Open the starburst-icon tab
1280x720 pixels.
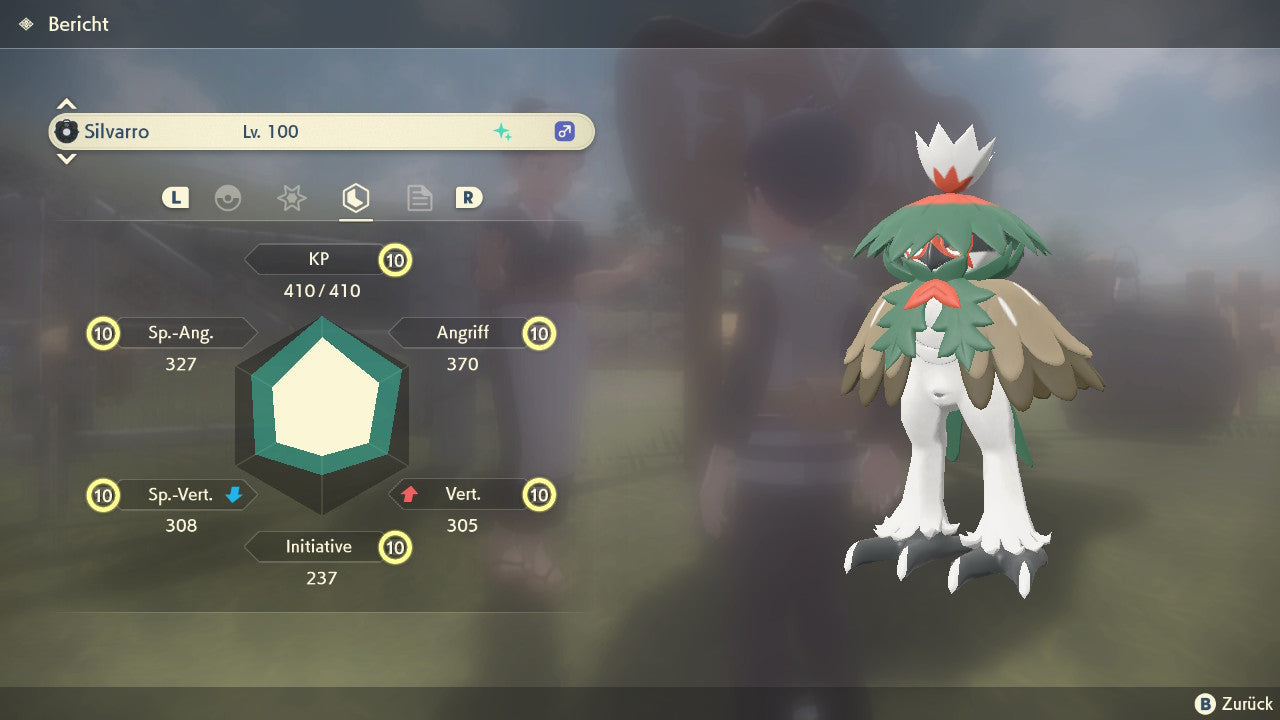(291, 198)
